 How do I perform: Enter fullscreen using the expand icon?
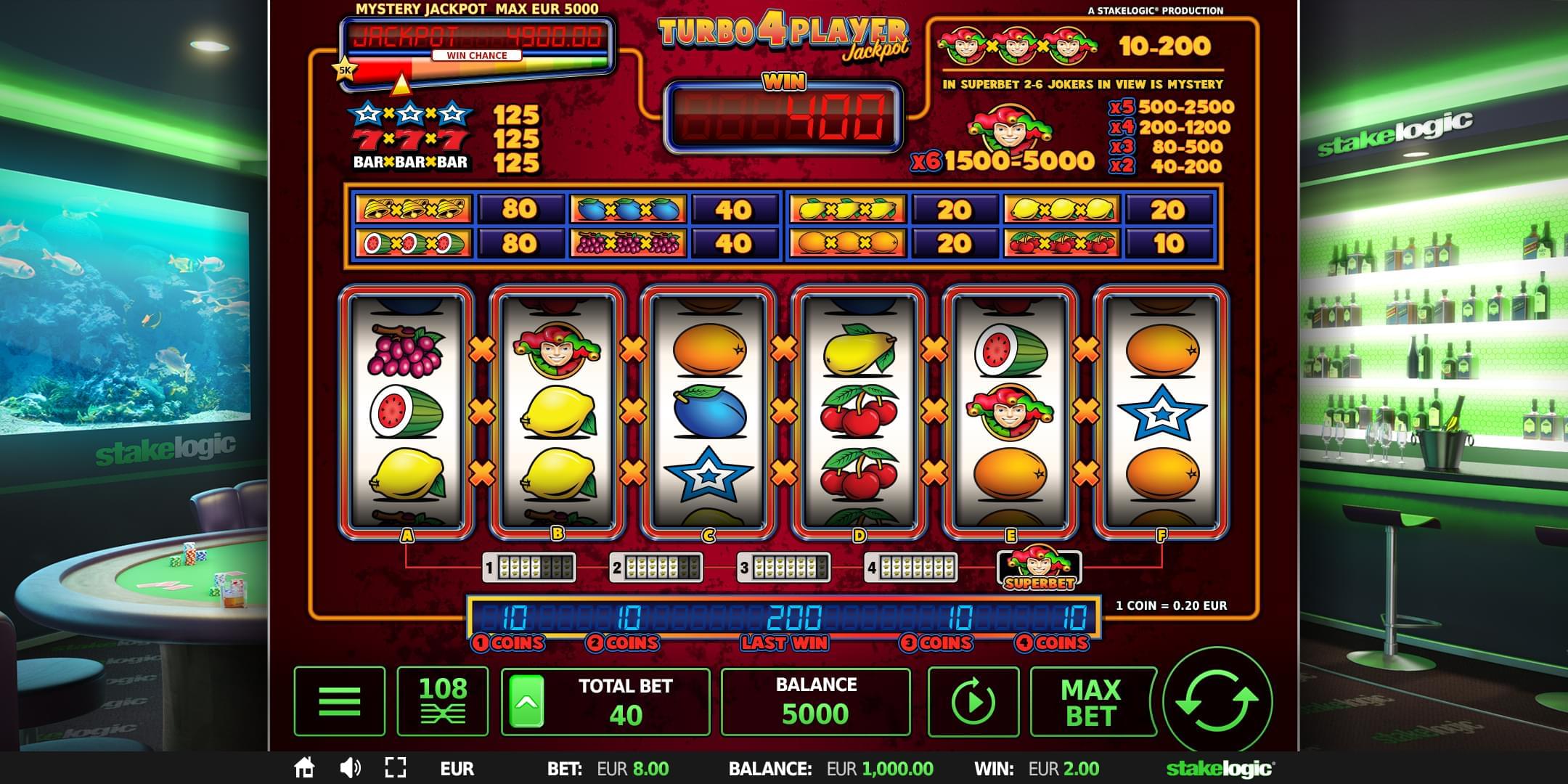tap(396, 767)
